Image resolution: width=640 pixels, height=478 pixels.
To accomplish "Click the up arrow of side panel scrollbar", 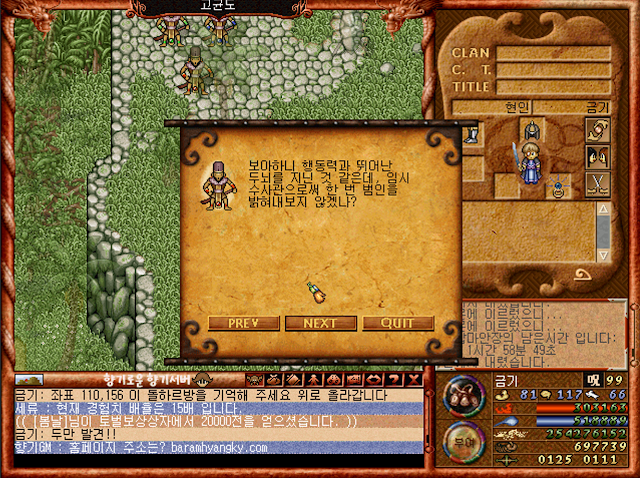I will (603, 209).
